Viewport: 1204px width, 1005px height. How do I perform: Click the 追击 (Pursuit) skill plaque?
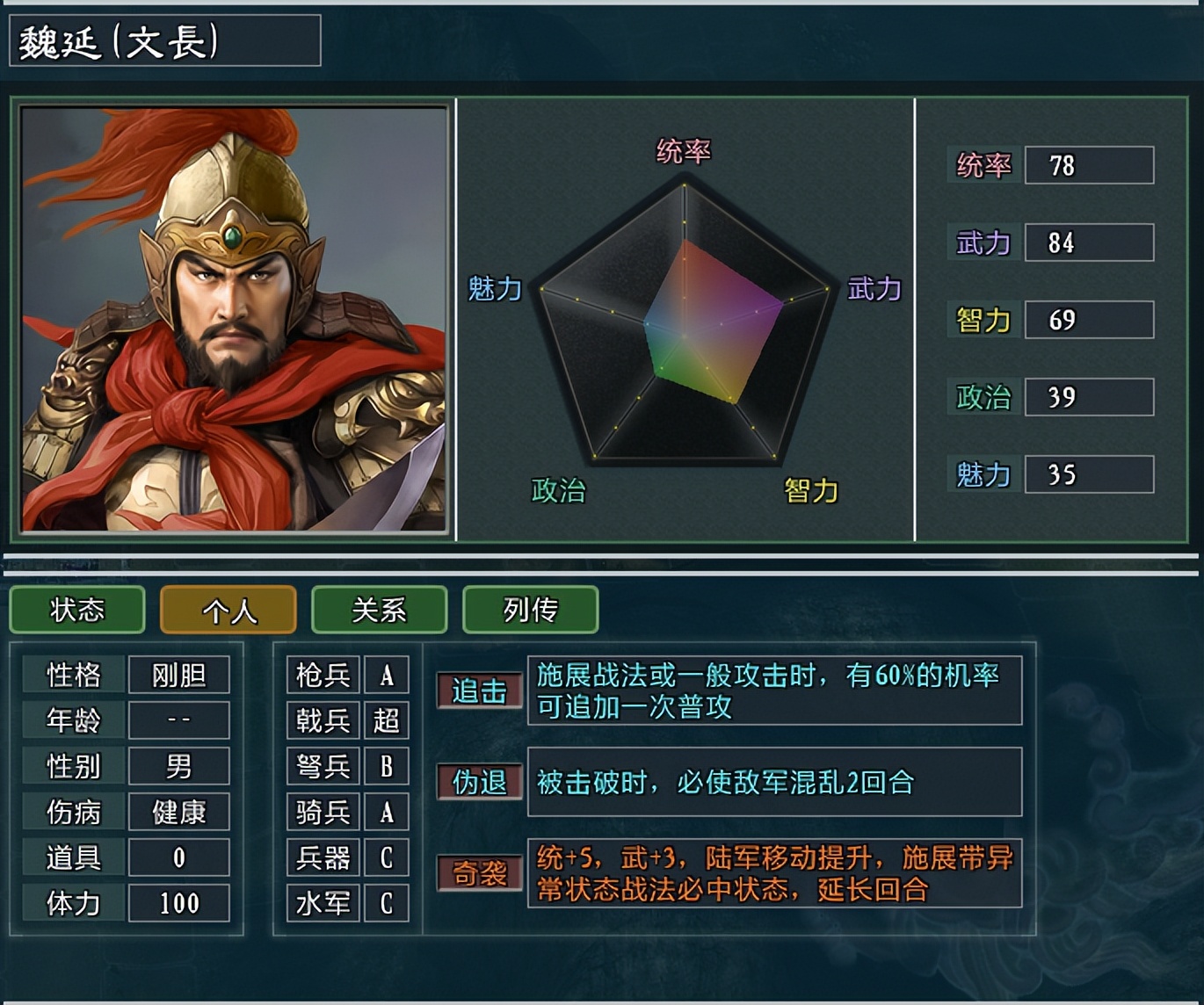(x=480, y=691)
